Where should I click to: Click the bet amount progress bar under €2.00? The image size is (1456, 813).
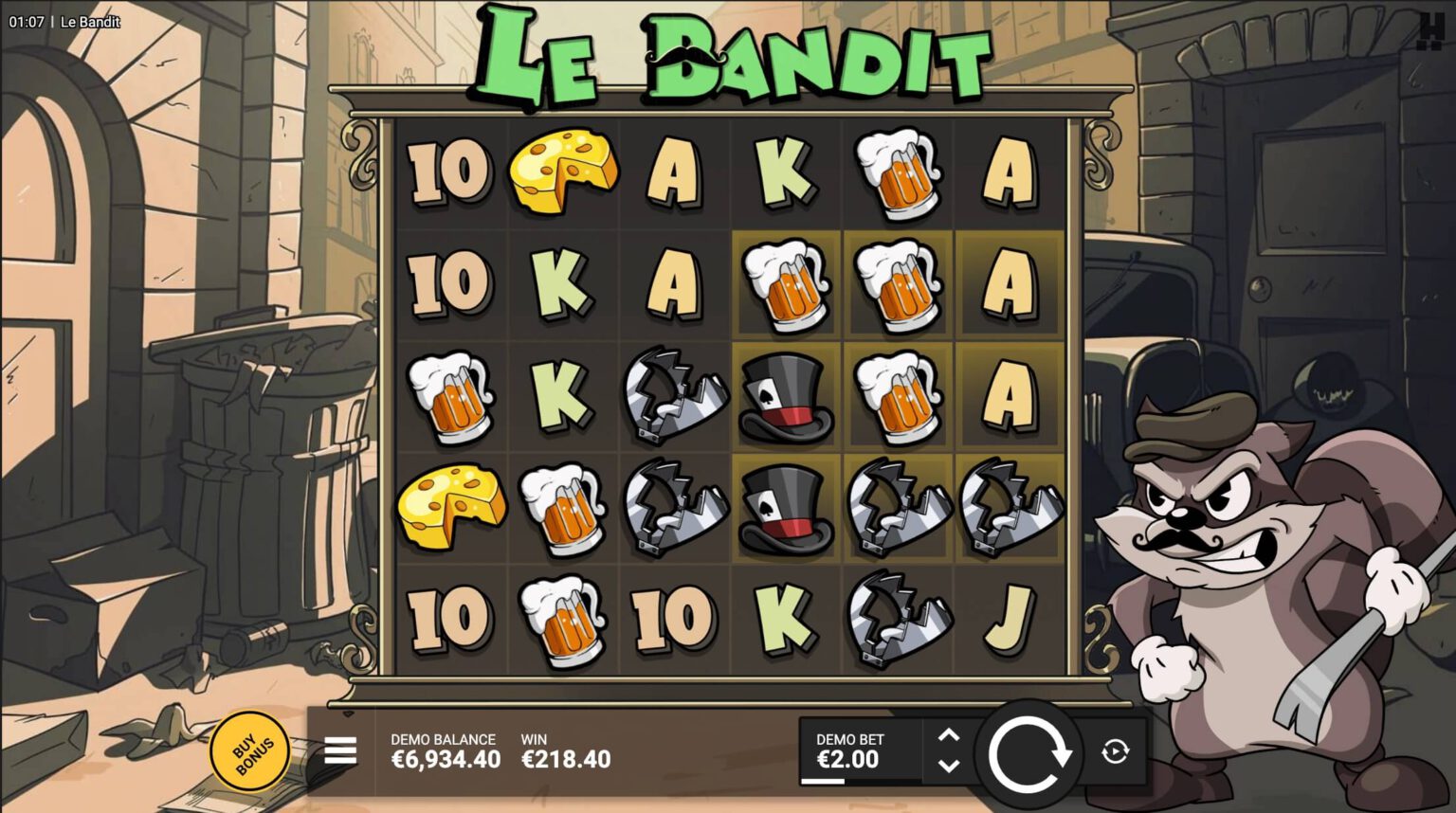coord(824,781)
